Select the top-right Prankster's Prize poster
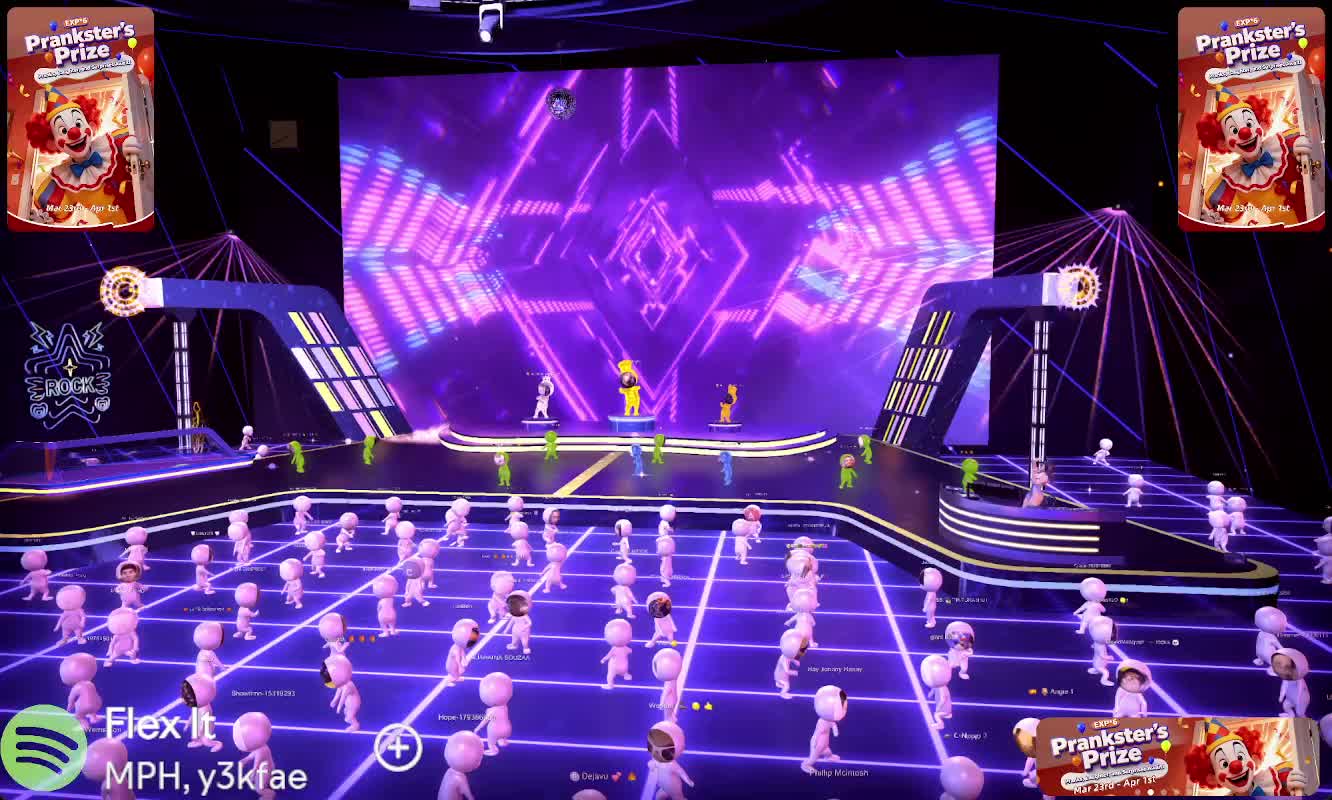This screenshot has width=1332, height=800. click(1251, 119)
